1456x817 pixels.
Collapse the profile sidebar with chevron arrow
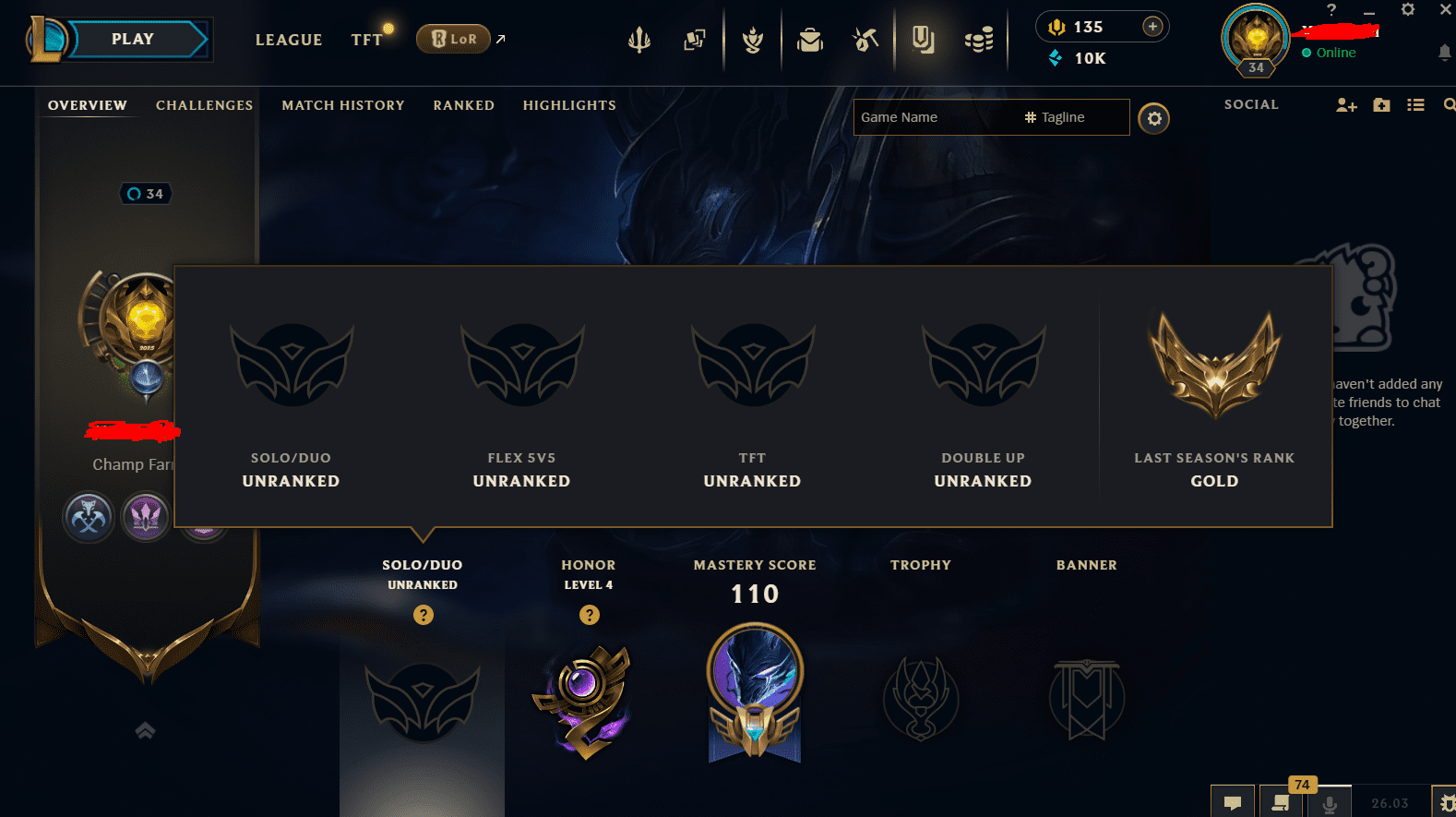click(x=145, y=729)
